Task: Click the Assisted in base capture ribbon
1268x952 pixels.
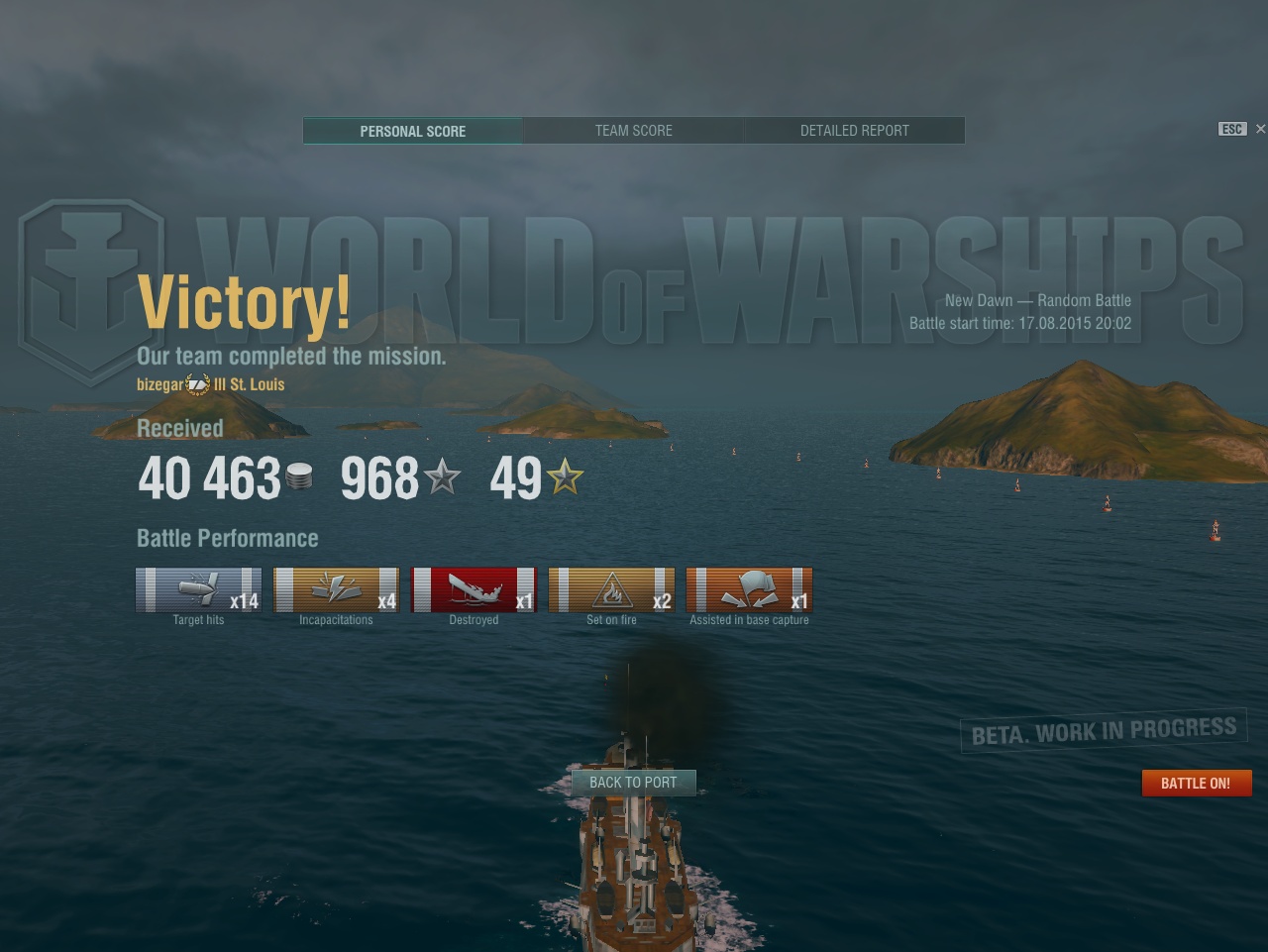Action: [749, 590]
